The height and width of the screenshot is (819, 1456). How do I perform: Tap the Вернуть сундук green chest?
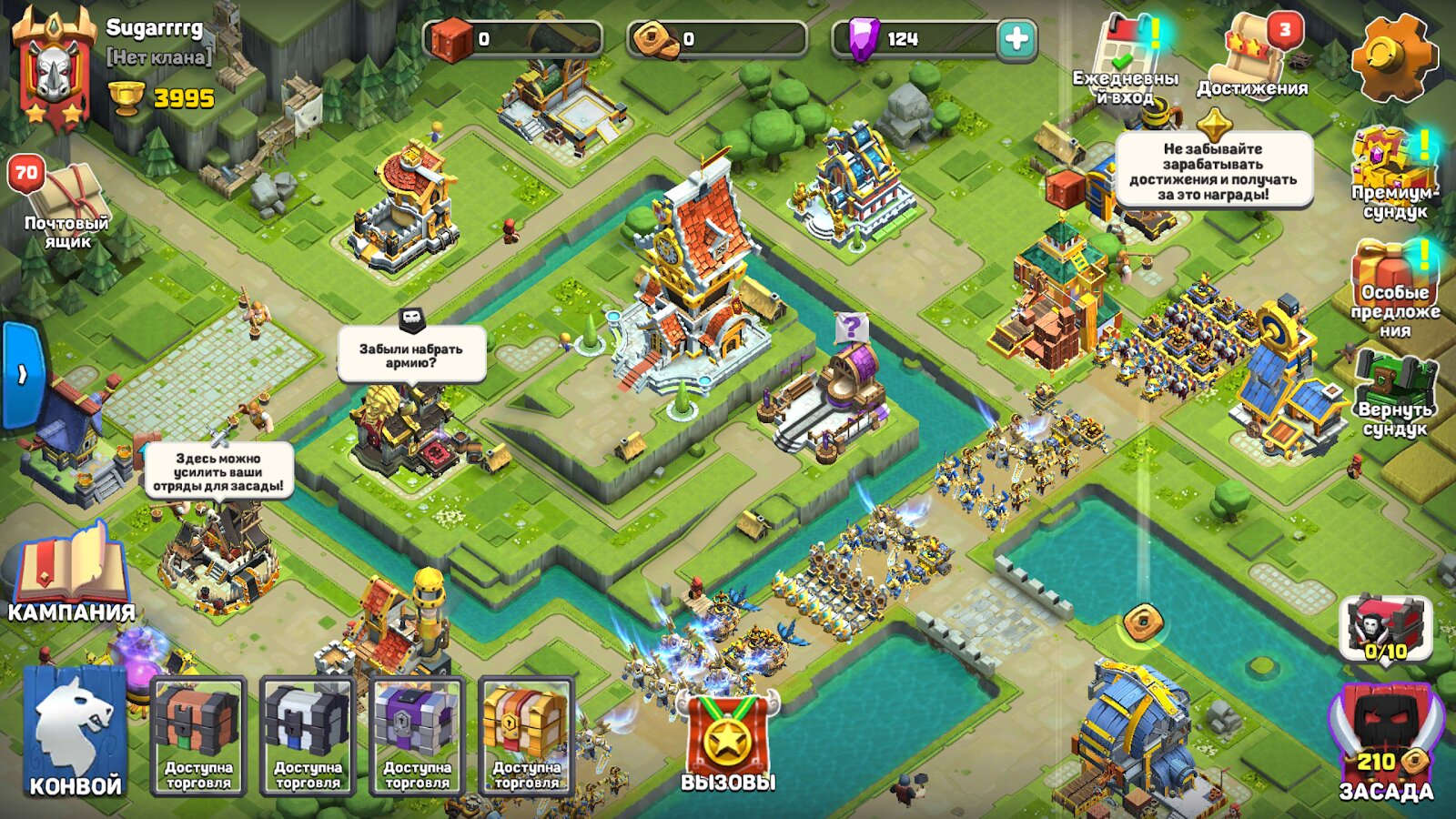point(1393,391)
